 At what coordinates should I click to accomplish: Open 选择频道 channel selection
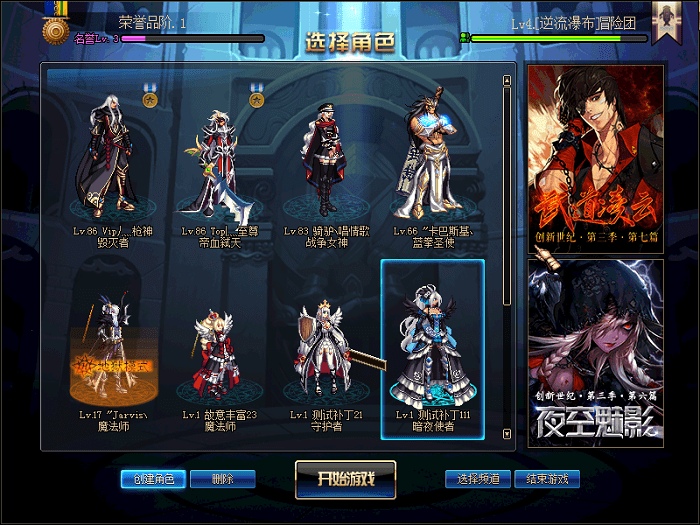(x=478, y=479)
